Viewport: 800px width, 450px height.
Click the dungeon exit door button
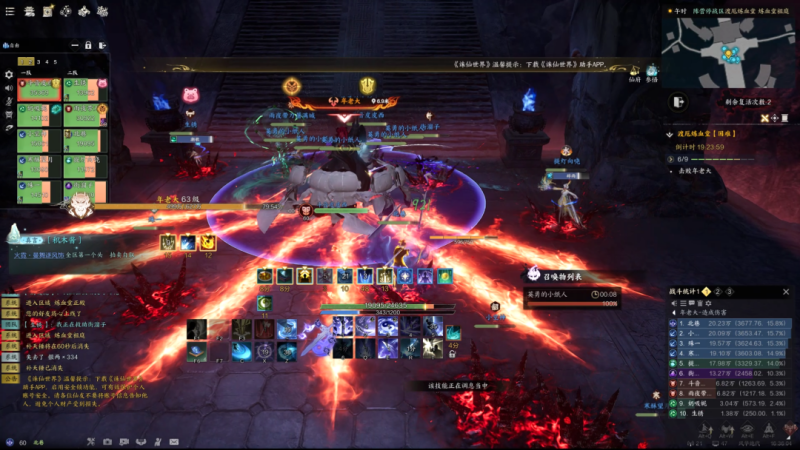coord(678,102)
